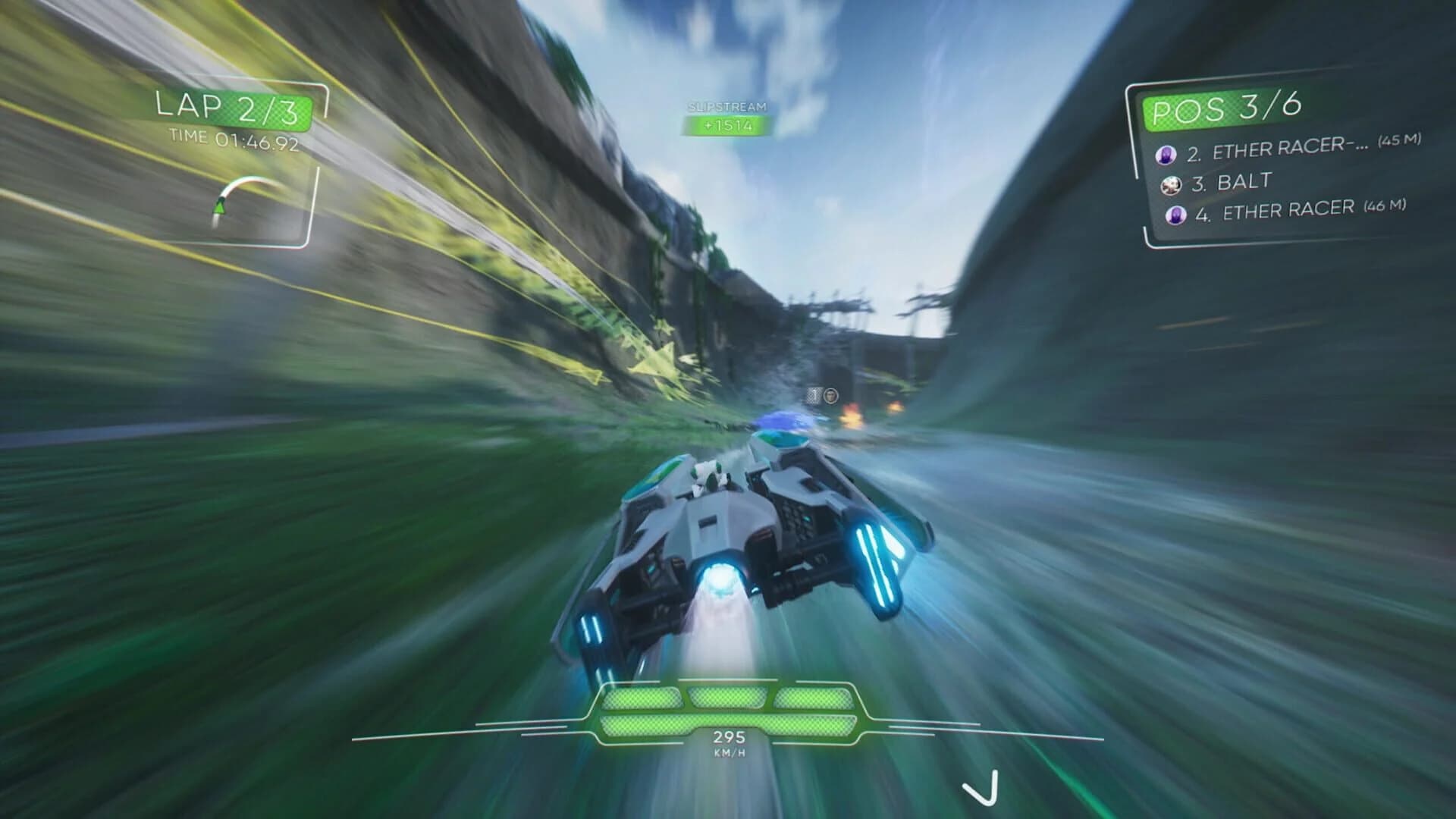Click the green player arrow on the minimap
This screenshot has width=1456, height=819.
219,206
